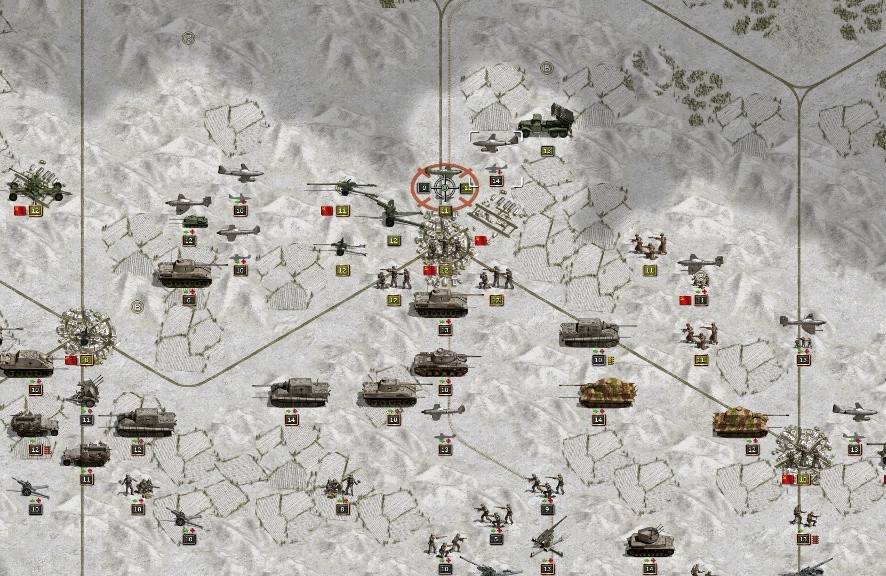
Task: Select the jet inside the white selection brackets
Action: pyautogui.click(x=495, y=143)
